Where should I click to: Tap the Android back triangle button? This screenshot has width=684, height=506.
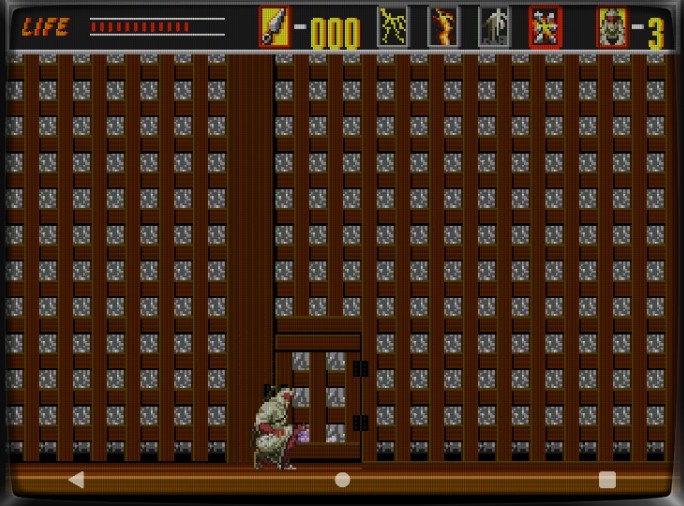[x=76, y=480]
